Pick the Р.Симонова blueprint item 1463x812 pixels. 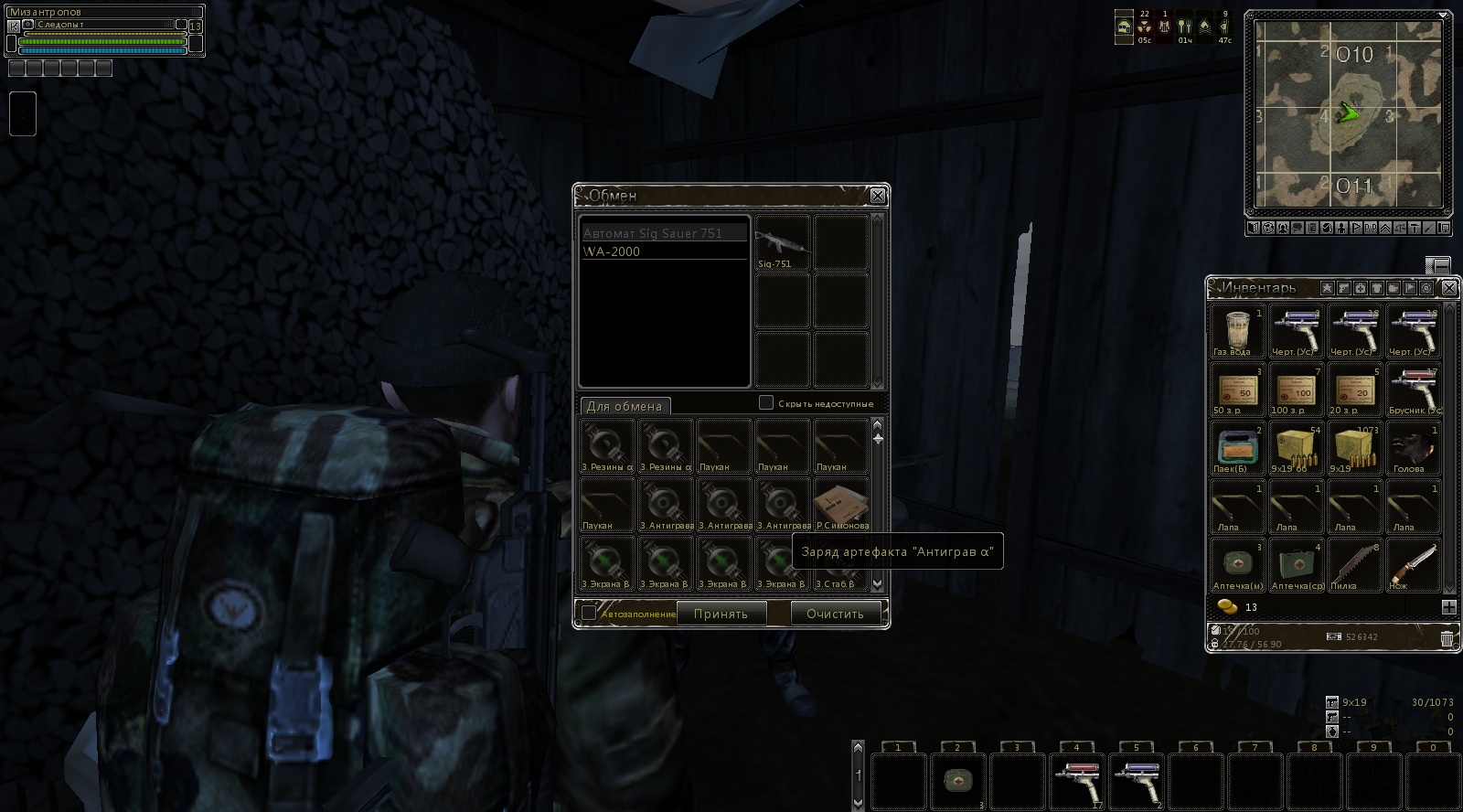pos(841,505)
